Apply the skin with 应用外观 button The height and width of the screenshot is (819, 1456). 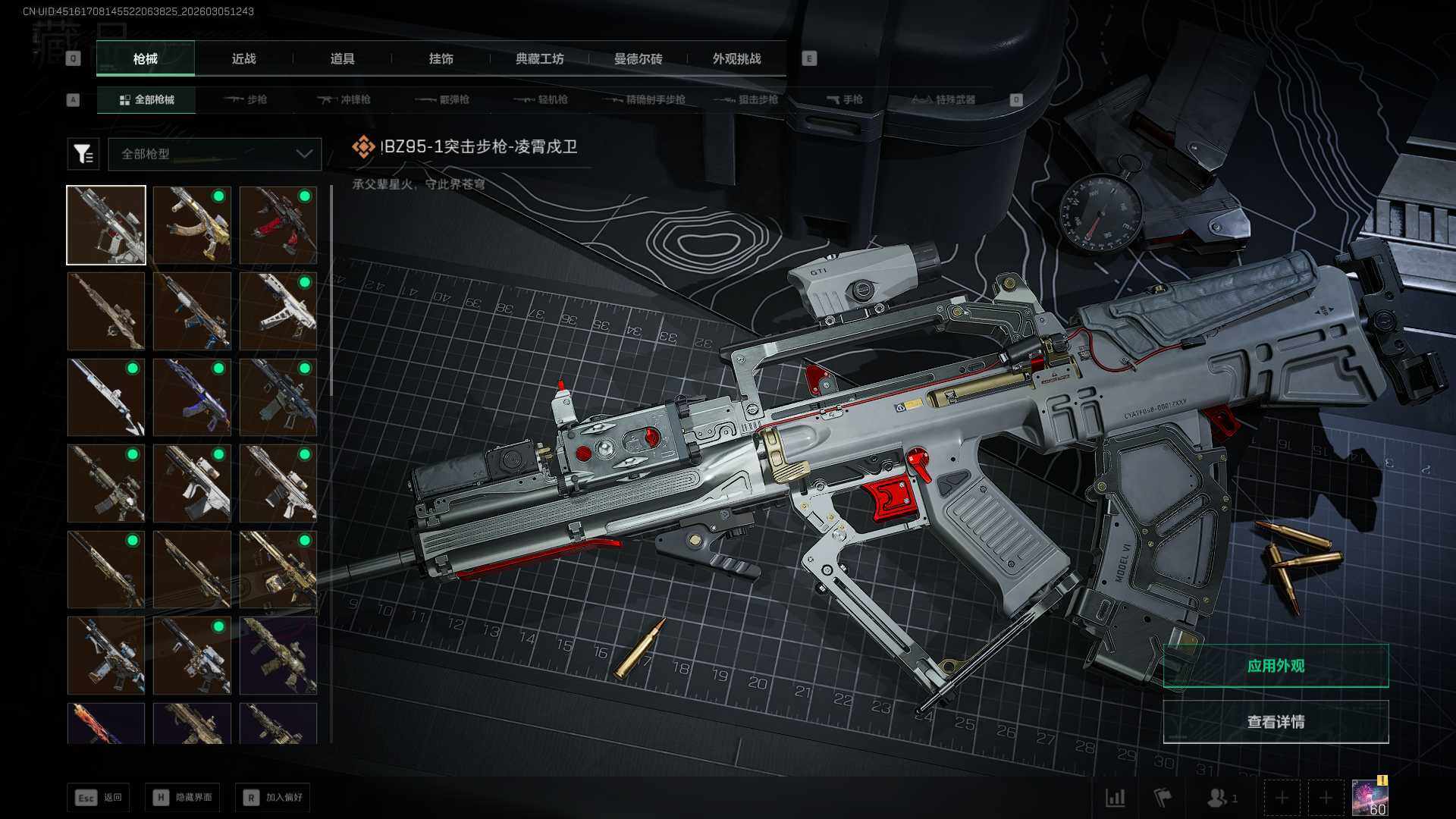1276,666
